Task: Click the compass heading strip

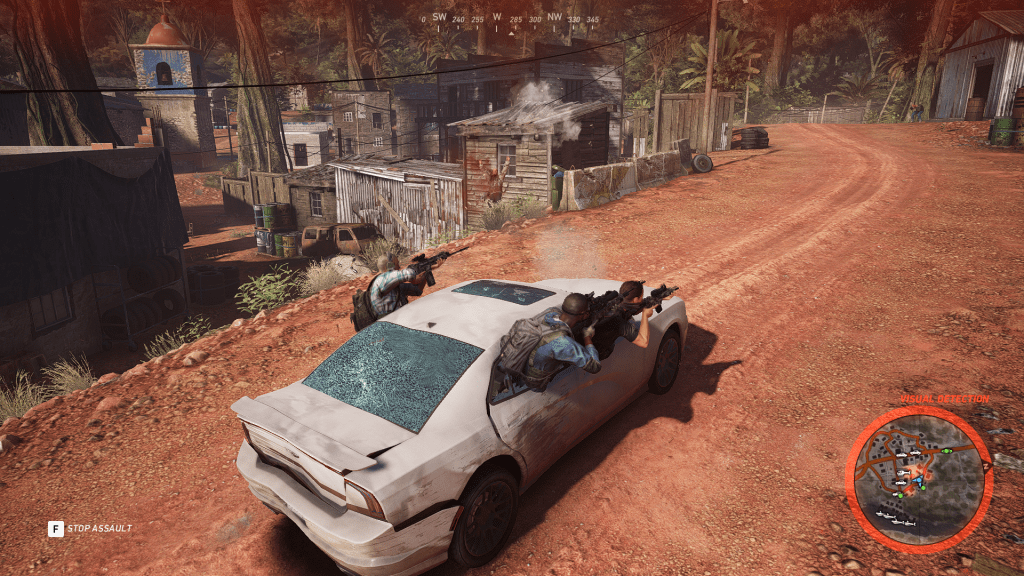Action: point(512,19)
